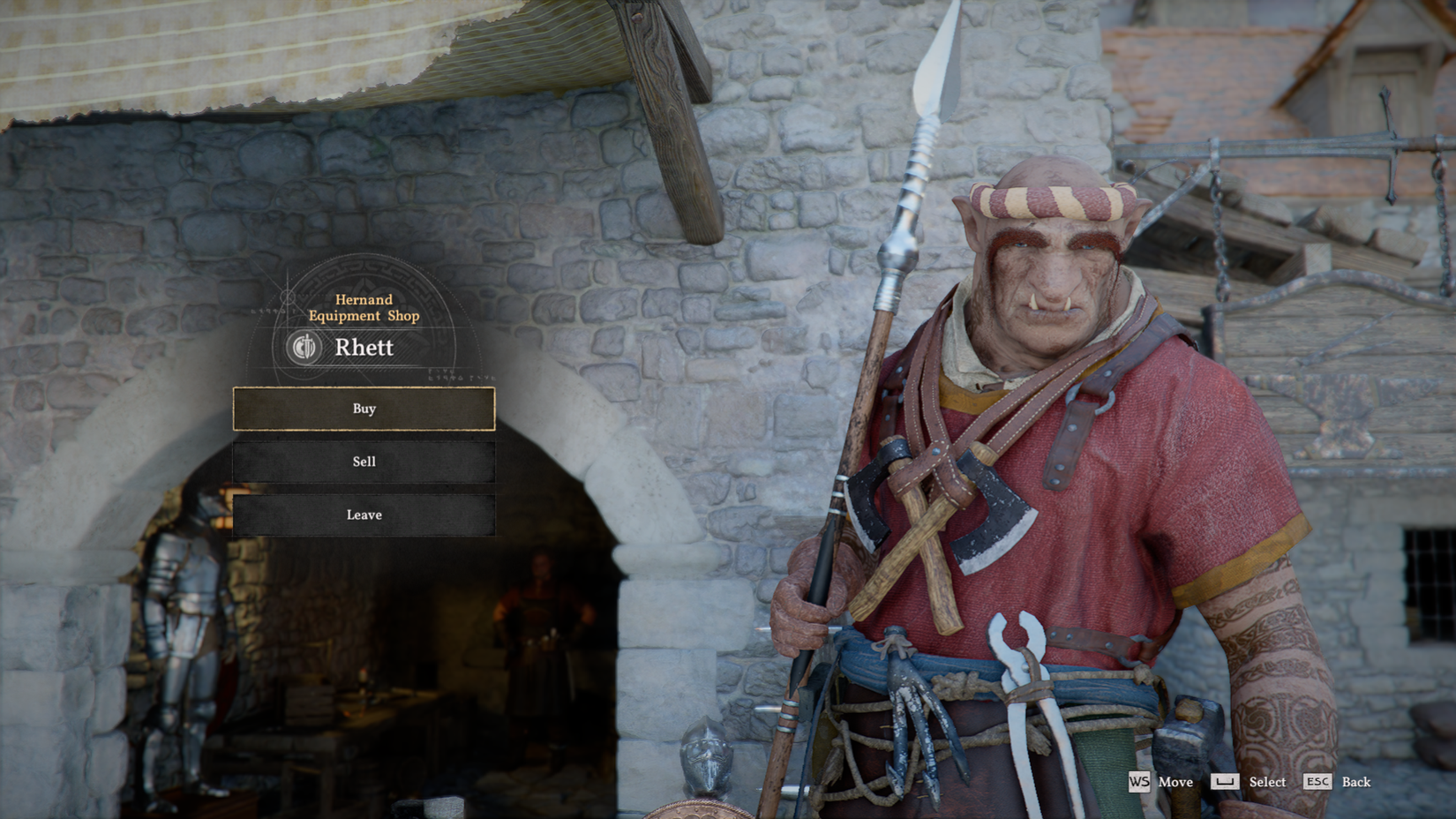1456x819 pixels.
Task: Click the ornate arc decoration above Hernand Equipment Shop
Action: (x=362, y=263)
